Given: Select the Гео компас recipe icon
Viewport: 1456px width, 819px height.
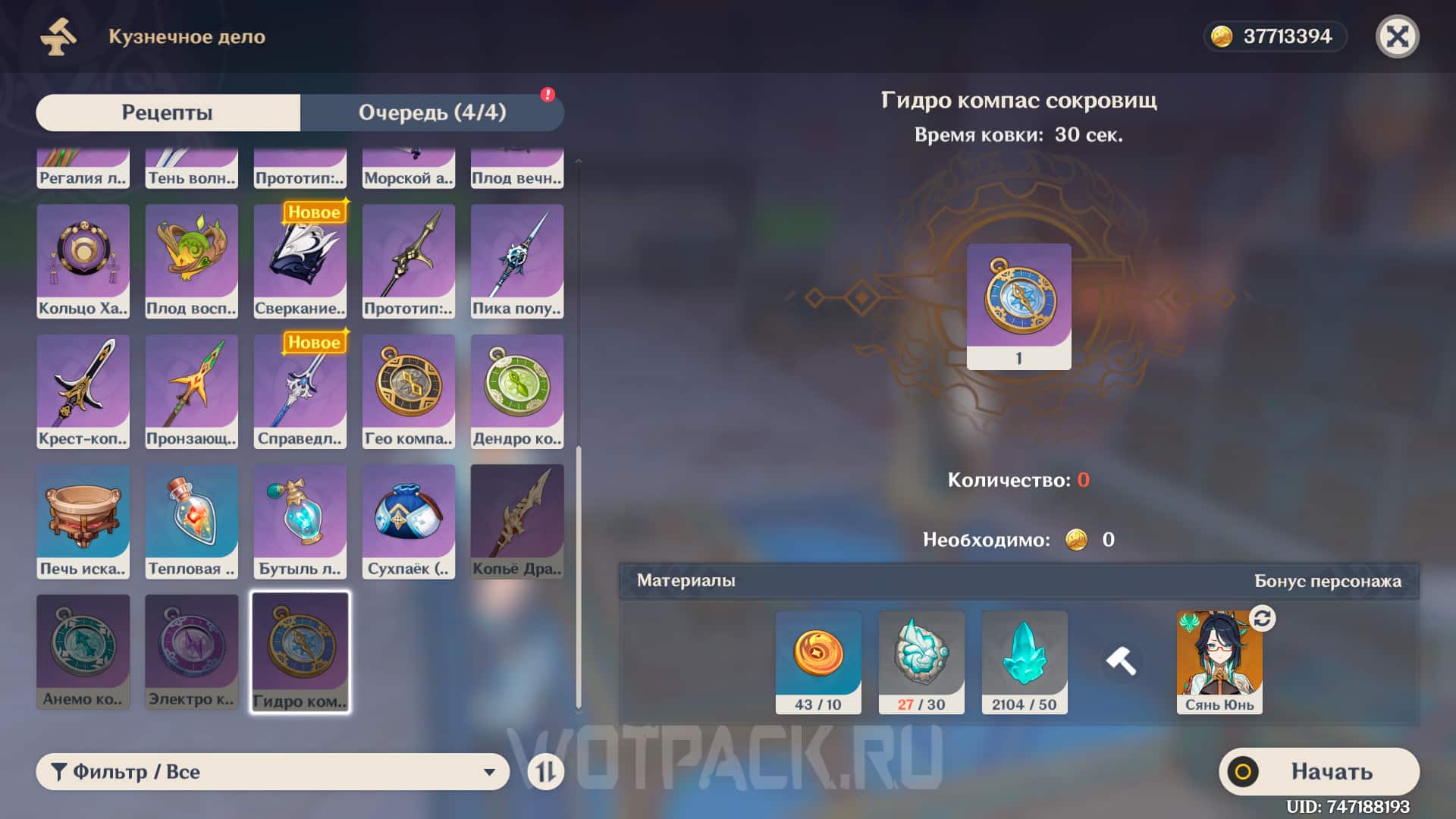Looking at the screenshot, I should click(x=408, y=391).
